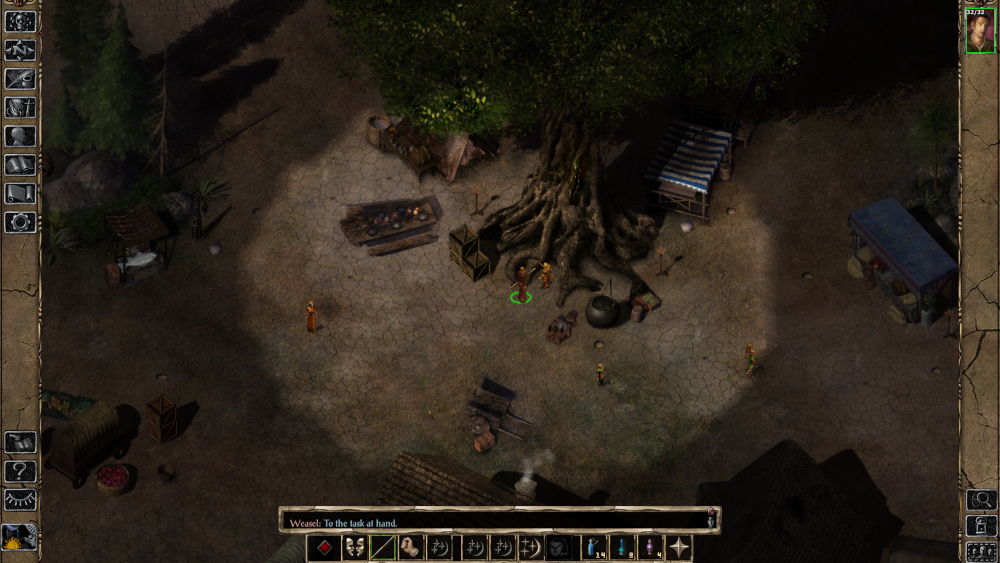
Task: Open the area map with the compass icon
Action: tap(20, 50)
